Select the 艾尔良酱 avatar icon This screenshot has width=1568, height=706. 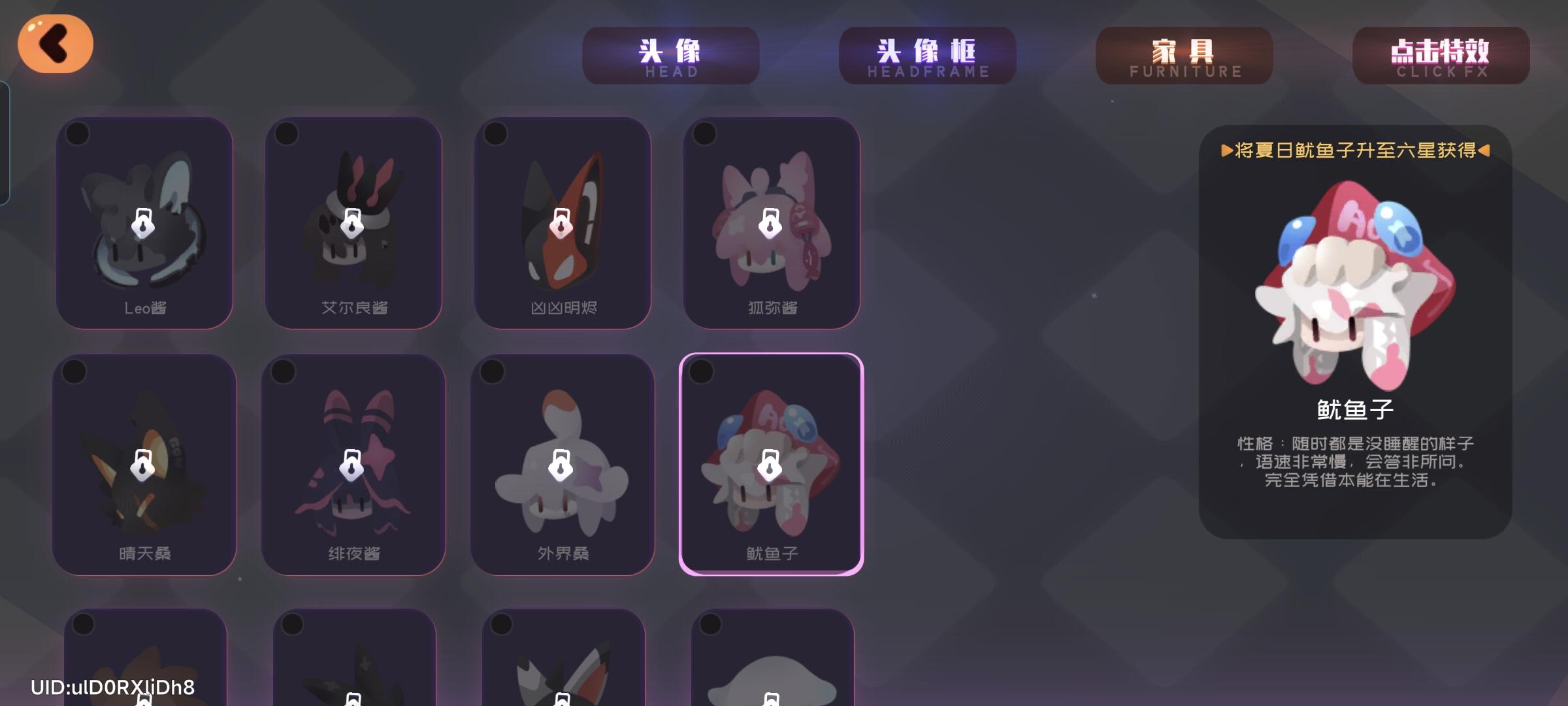(x=353, y=222)
